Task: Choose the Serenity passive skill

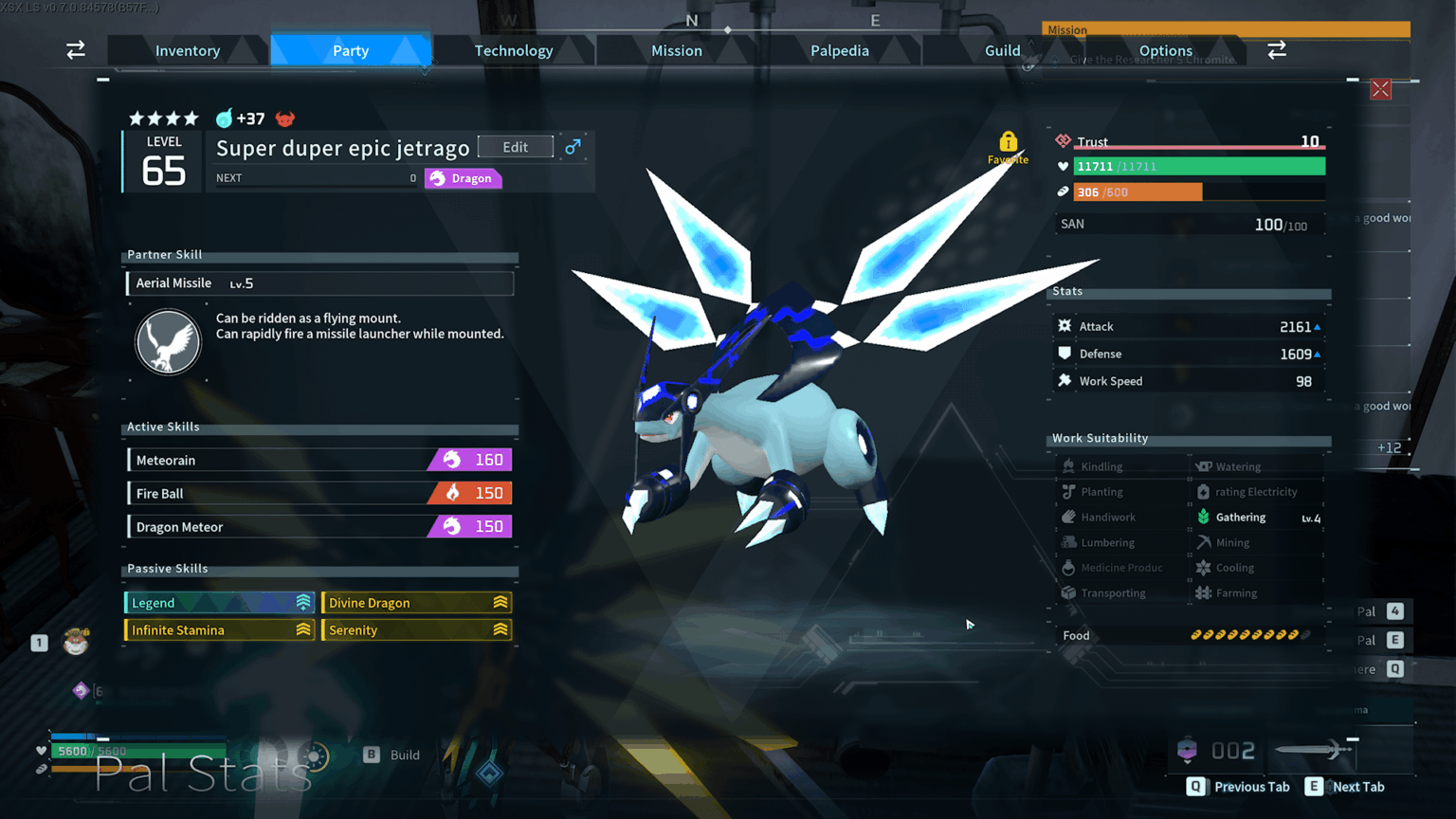Action: click(417, 630)
